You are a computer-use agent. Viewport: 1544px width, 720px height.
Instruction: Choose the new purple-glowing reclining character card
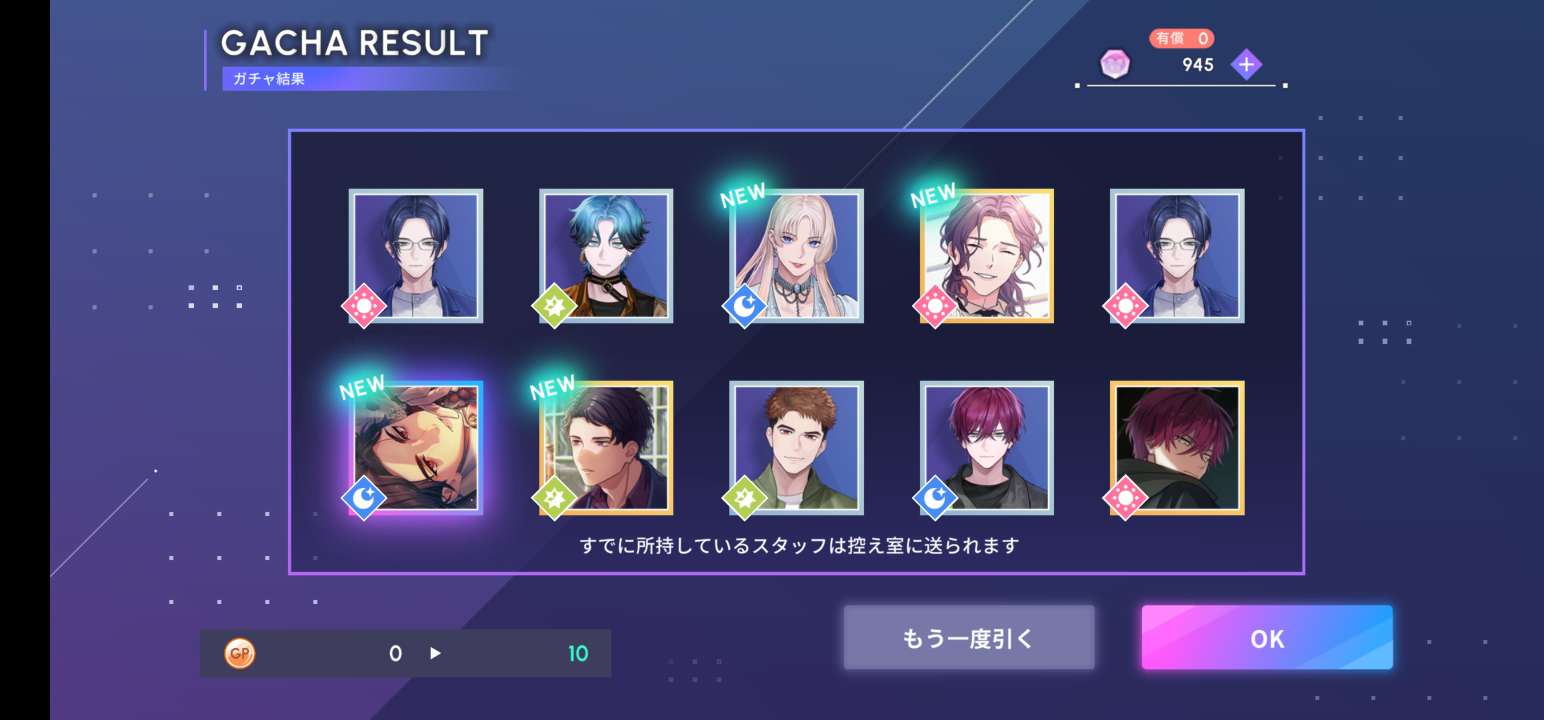click(x=416, y=448)
